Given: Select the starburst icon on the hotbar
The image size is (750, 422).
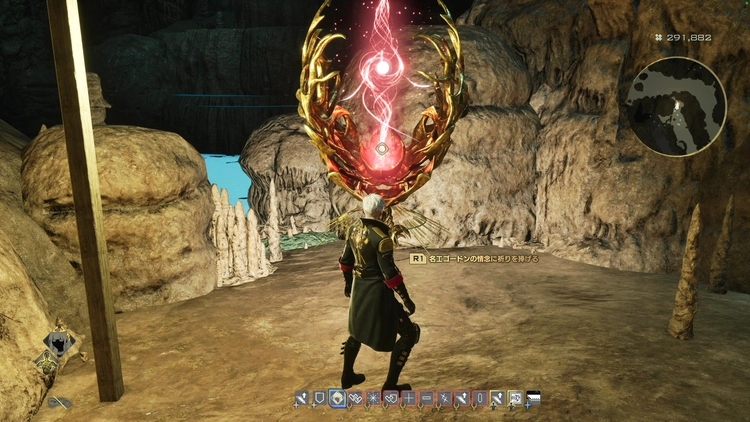Looking at the screenshot, I should point(373,398).
